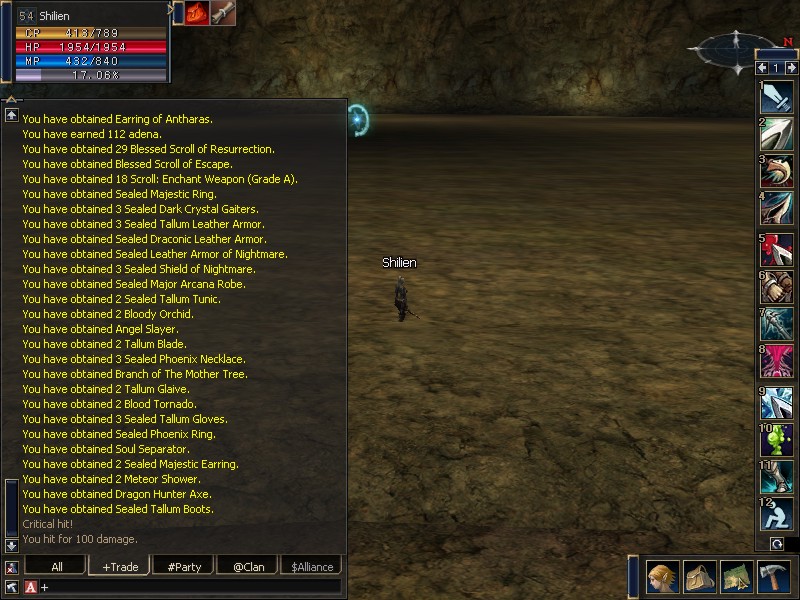Open the inventory bag icon
Image resolution: width=800 pixels, height=600 pixels.
click(699, 578)
